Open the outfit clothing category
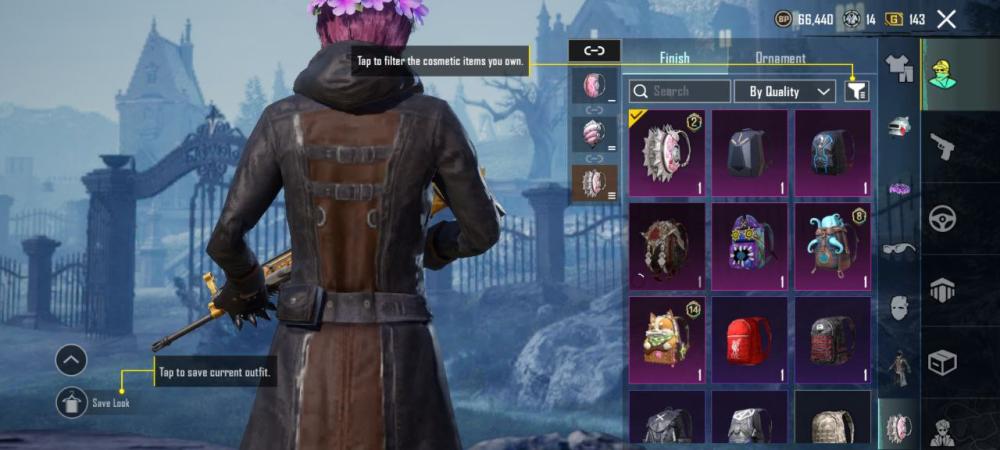The image size is (1000, 450). pyautogui.click(x=899, y=69)
